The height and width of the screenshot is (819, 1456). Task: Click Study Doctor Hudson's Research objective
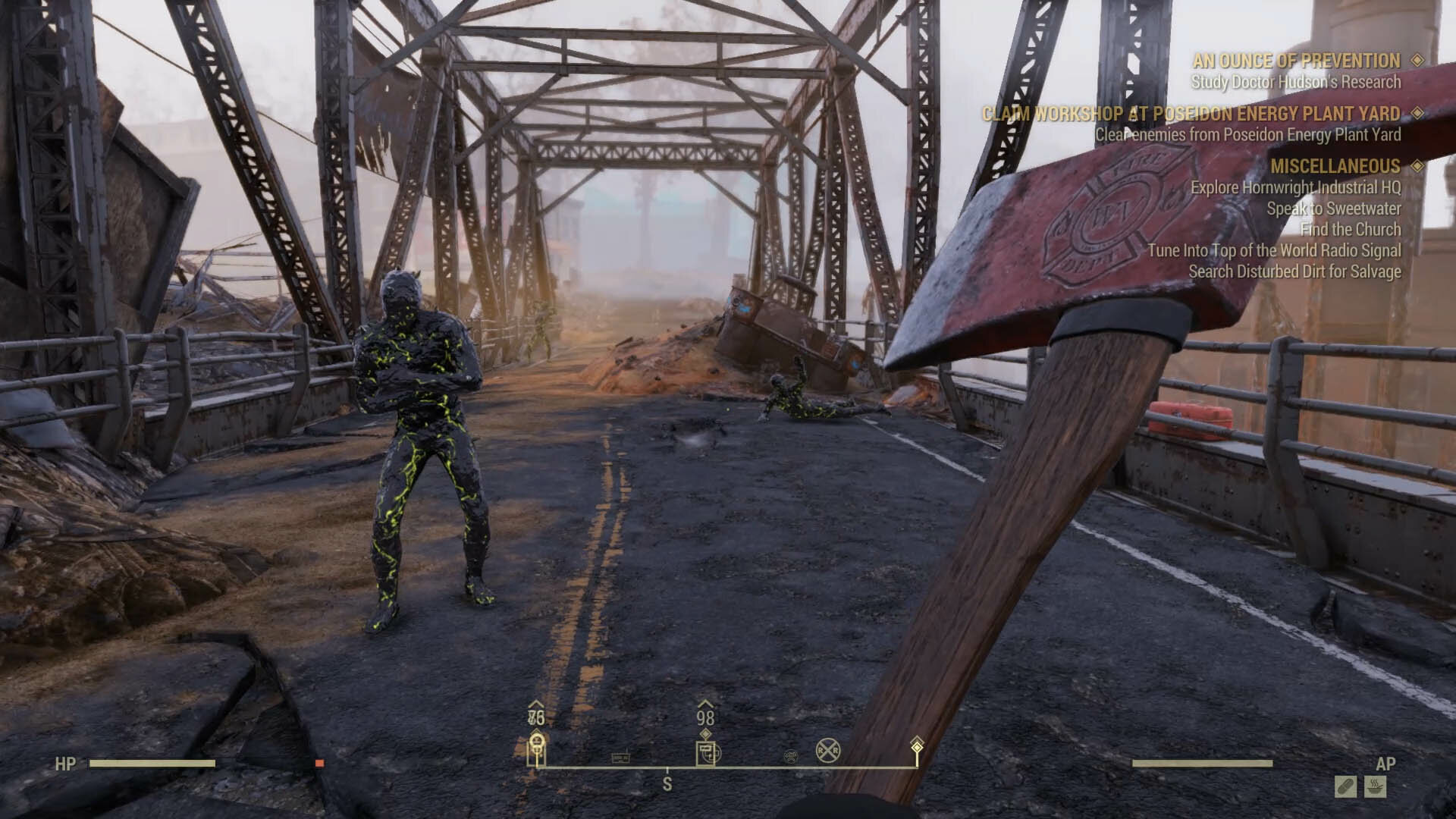[1296, 82]
